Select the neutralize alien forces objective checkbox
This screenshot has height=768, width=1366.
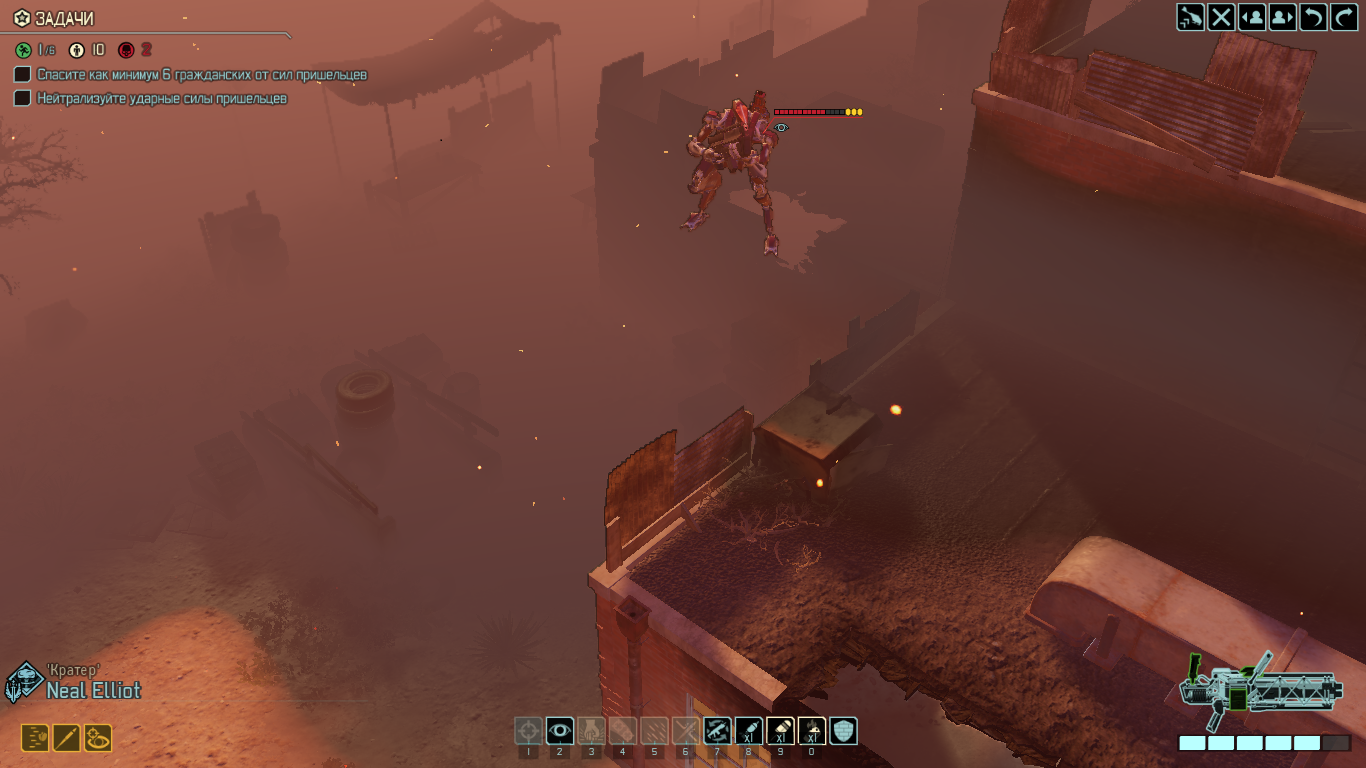(x=22, y=98)
